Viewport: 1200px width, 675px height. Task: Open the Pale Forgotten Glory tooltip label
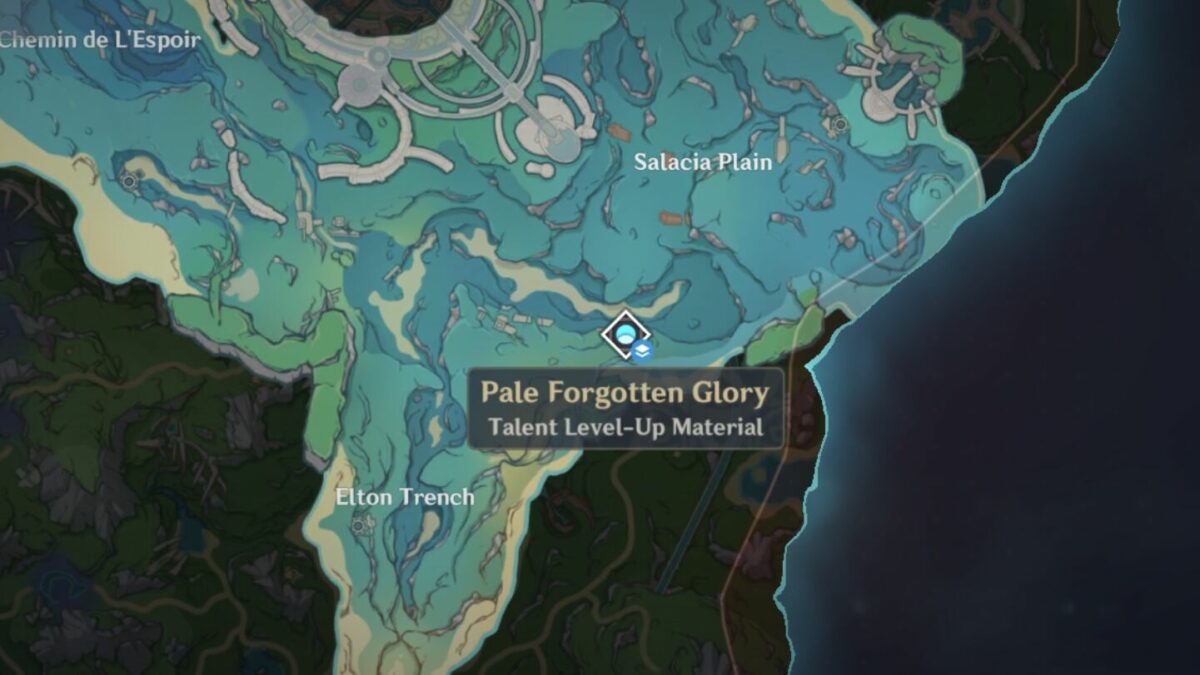click(625, 408)
